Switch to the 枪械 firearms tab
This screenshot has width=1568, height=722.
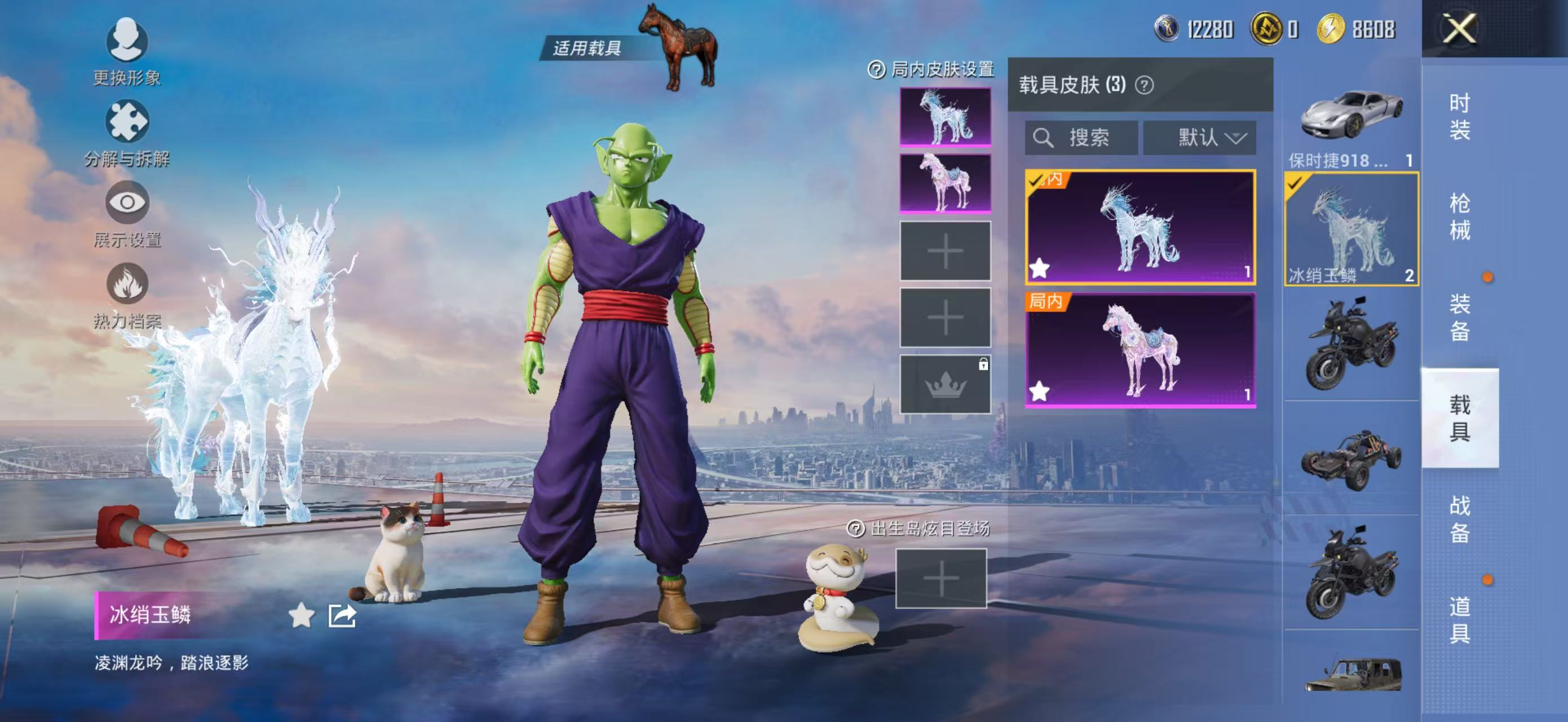point(1459,217)
